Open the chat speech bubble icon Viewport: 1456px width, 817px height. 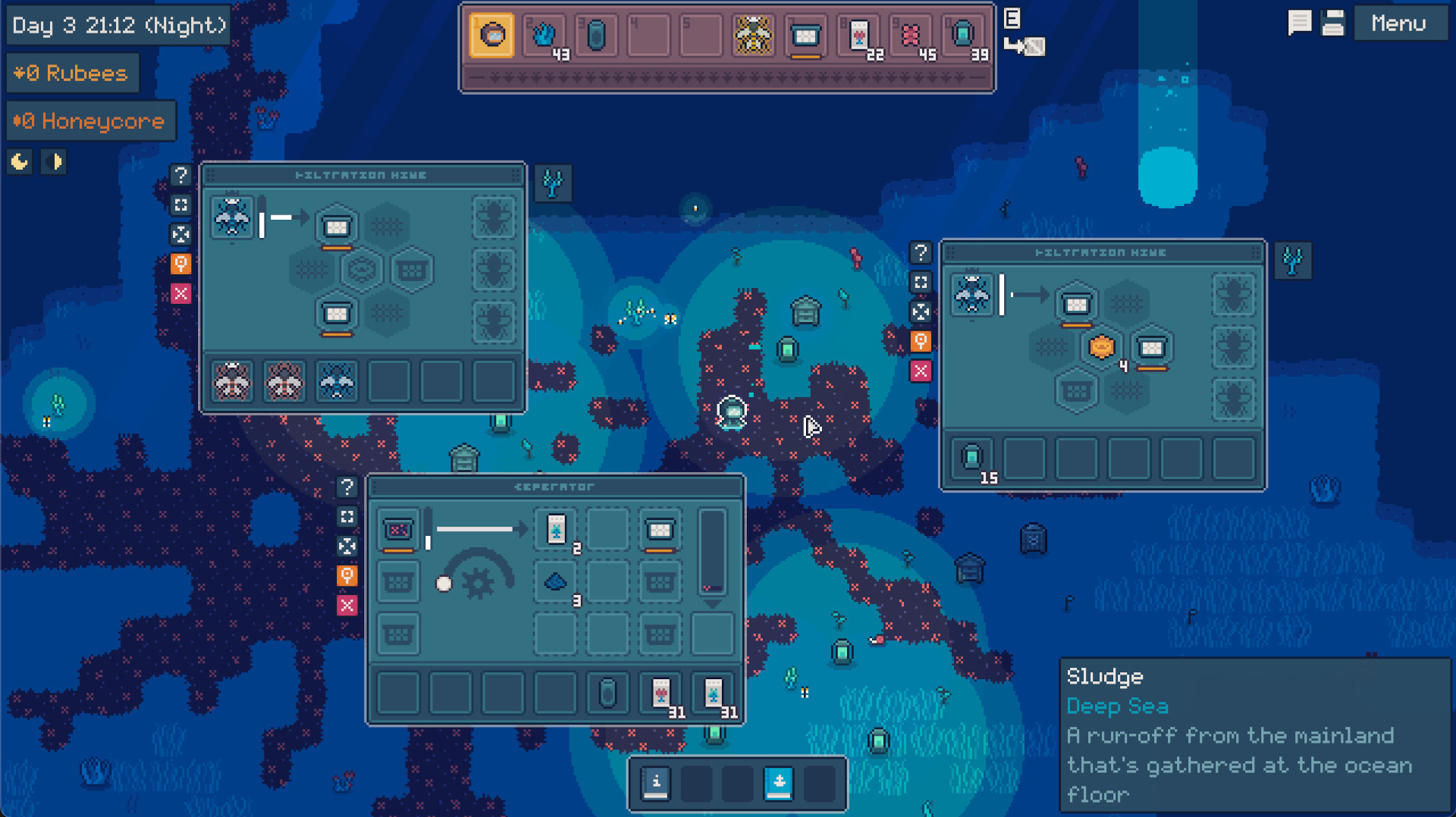click(1299, 23)
